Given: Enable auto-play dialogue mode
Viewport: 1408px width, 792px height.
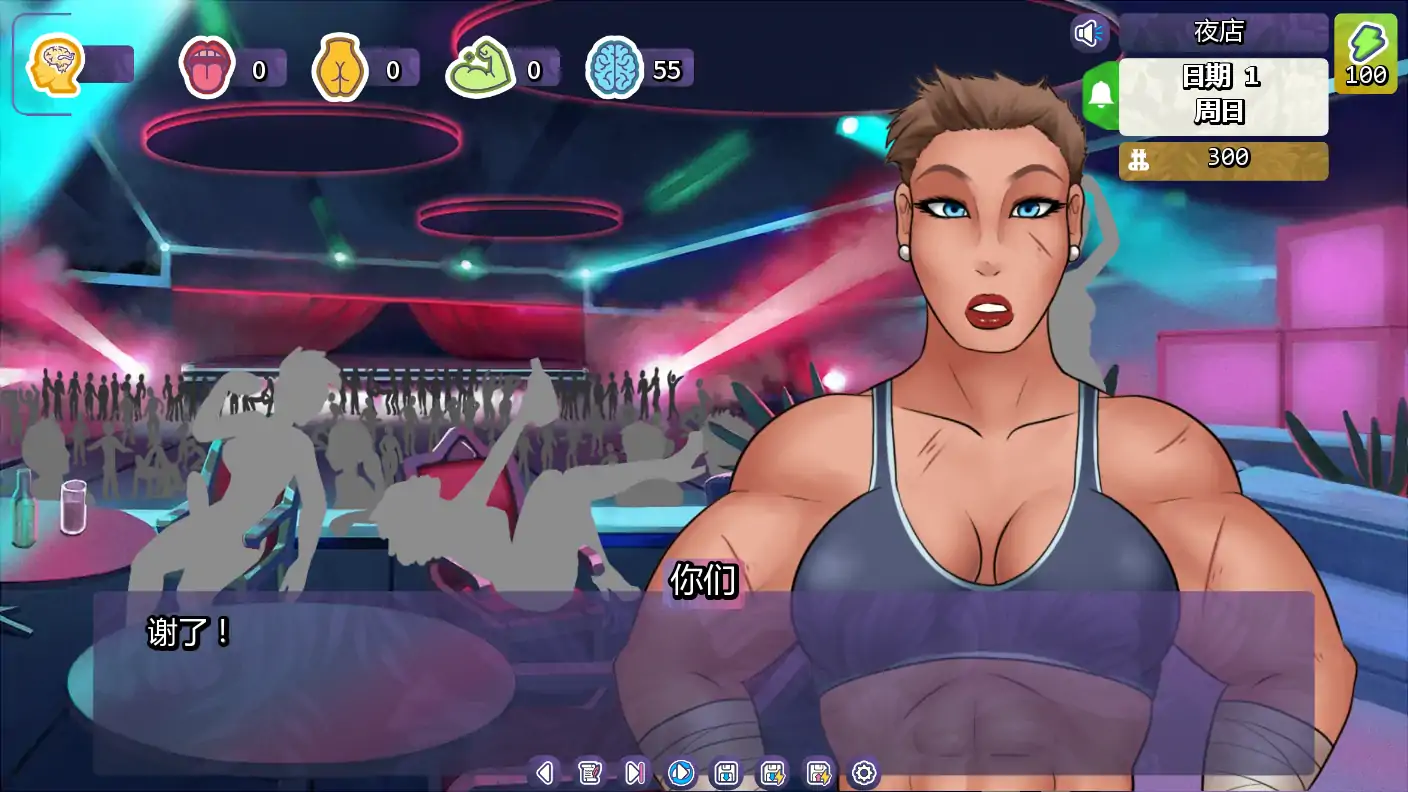Looking at the screenshot, I should pyautogui.click(x=681, y=773).
